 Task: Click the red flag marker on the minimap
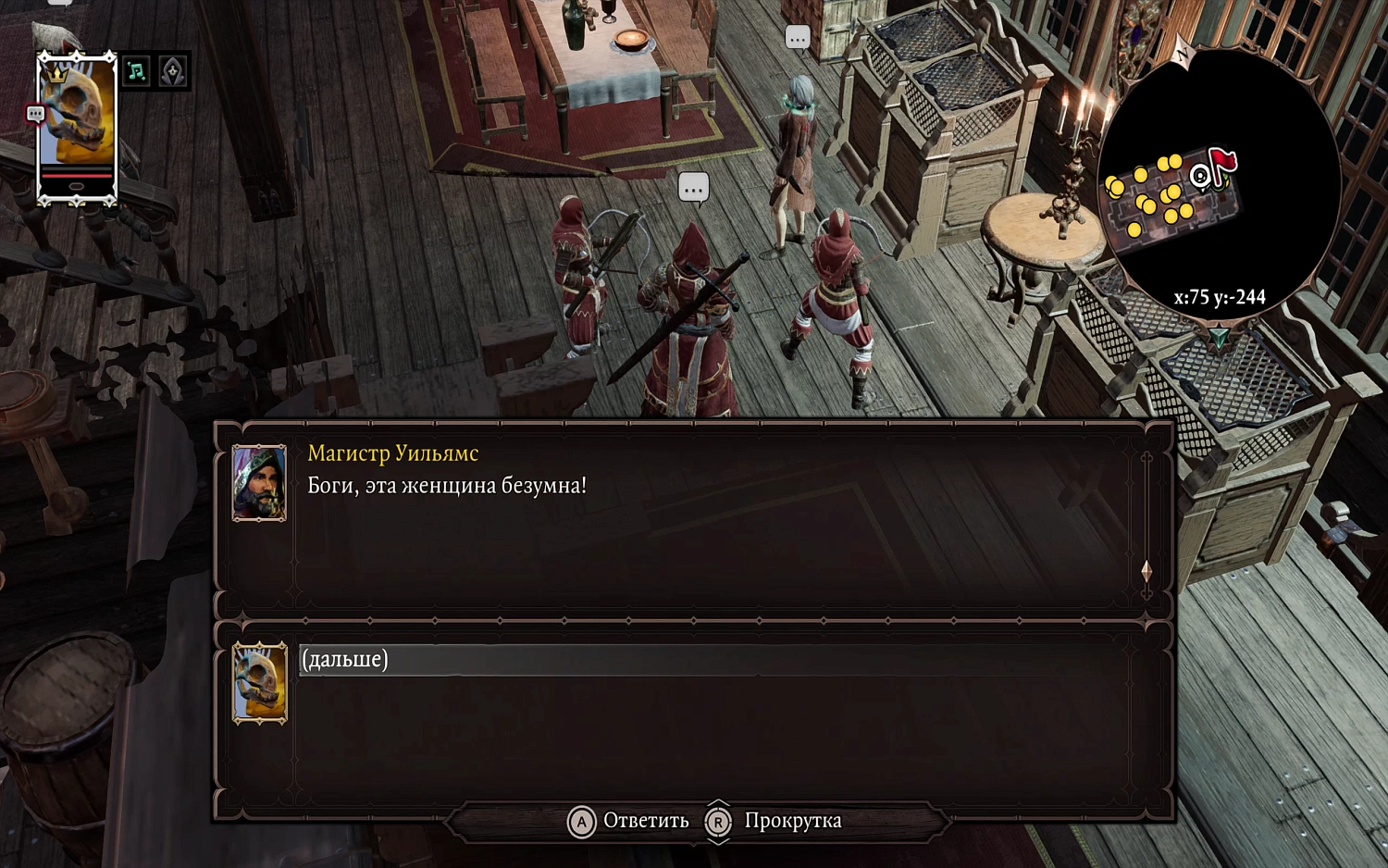(1223, 159)
